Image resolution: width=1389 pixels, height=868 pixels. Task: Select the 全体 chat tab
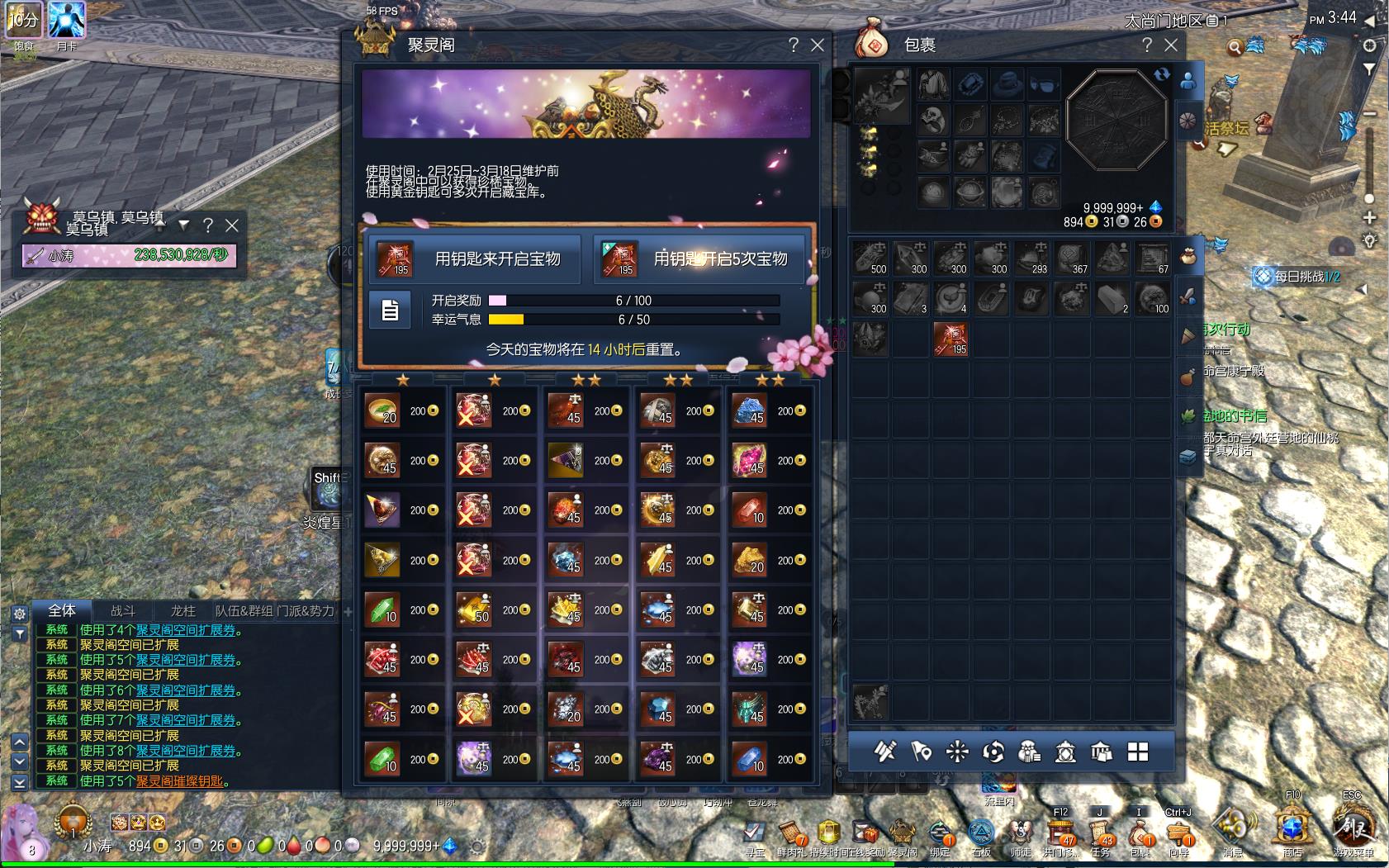(x=62, y=610)
